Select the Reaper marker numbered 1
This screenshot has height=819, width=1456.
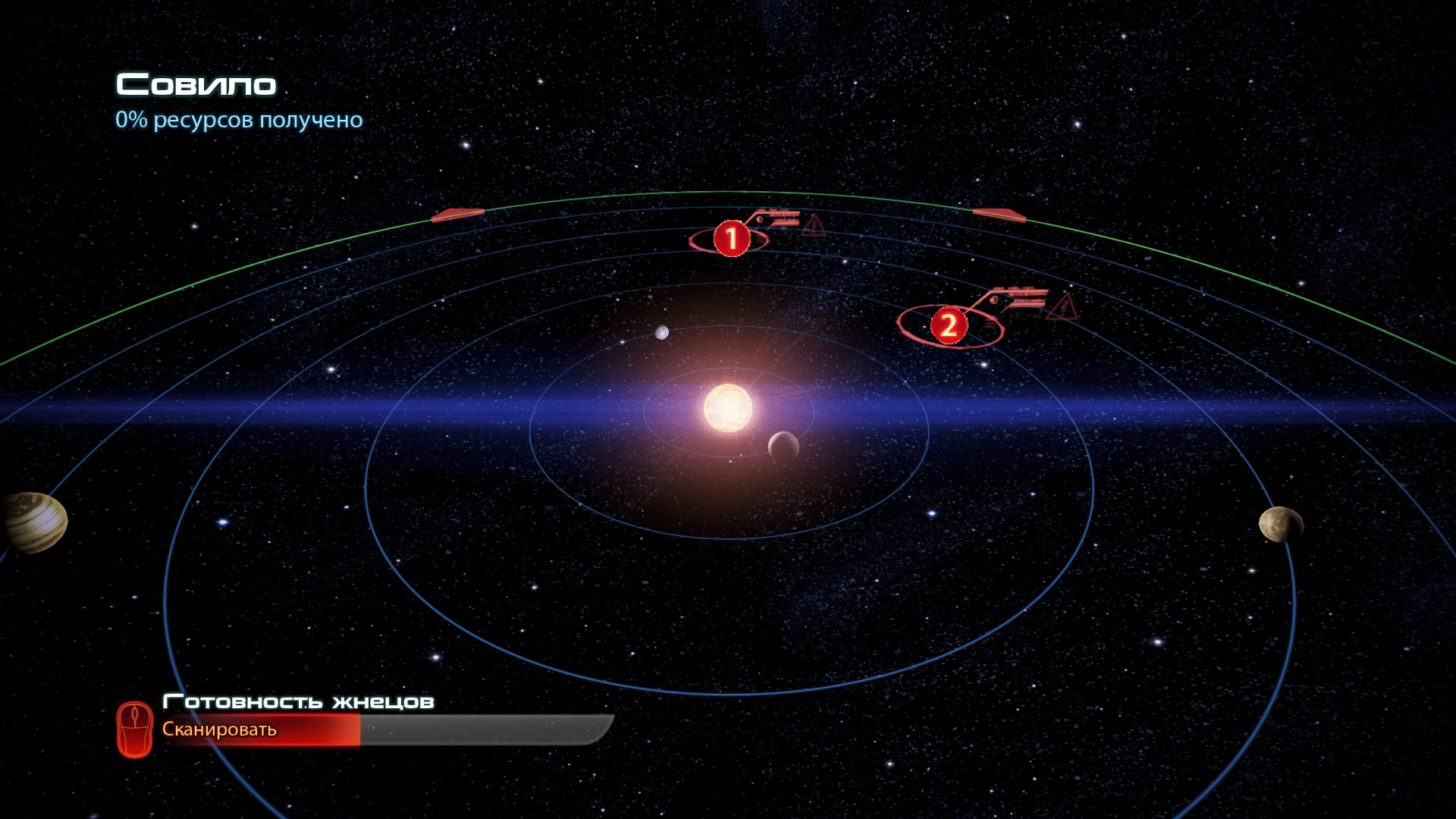(x=731, y=239)
